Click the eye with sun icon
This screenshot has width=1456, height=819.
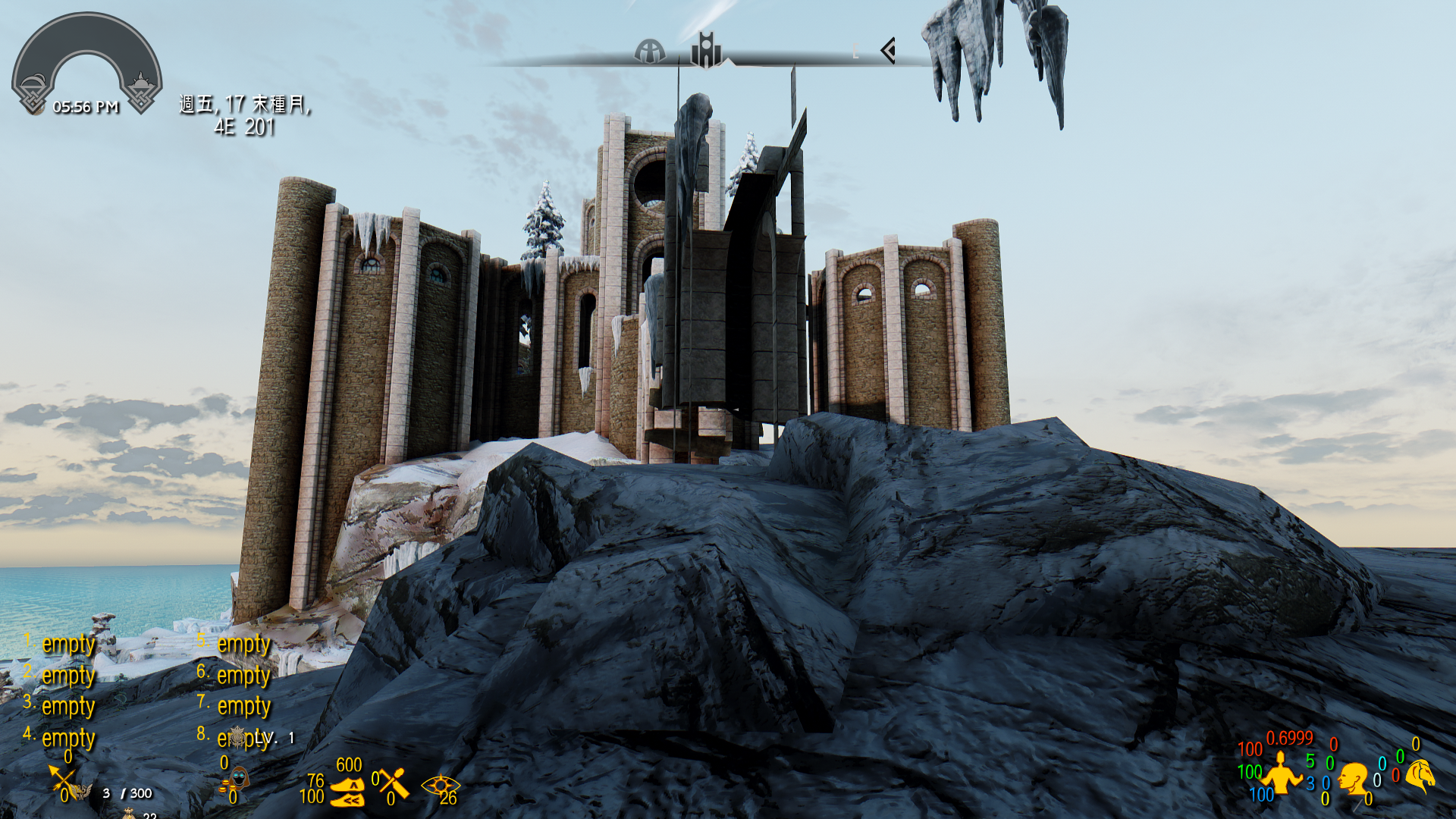[x=439, y=786]
